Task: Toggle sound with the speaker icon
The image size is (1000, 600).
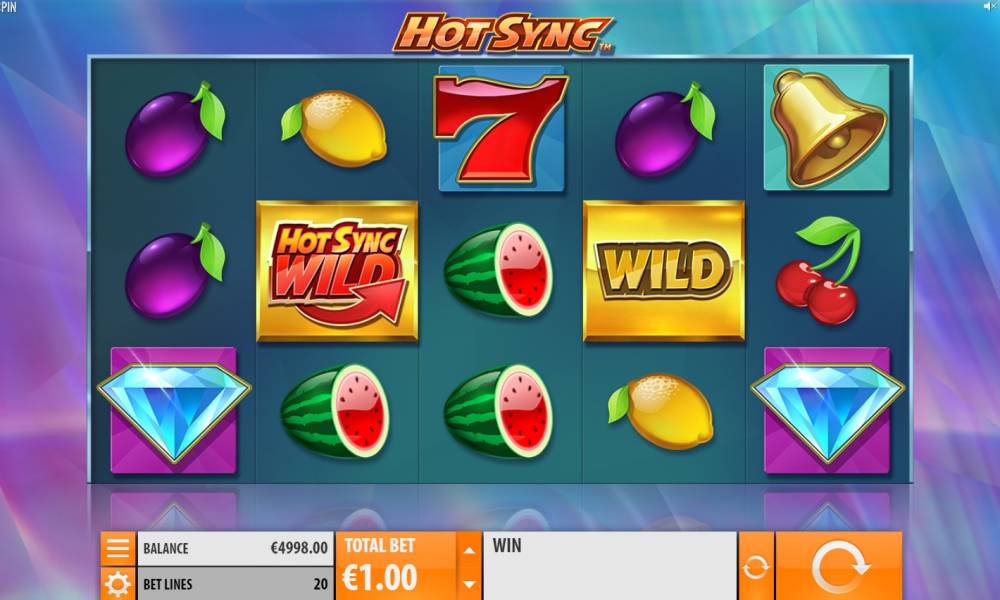Action: pos(988,7)
